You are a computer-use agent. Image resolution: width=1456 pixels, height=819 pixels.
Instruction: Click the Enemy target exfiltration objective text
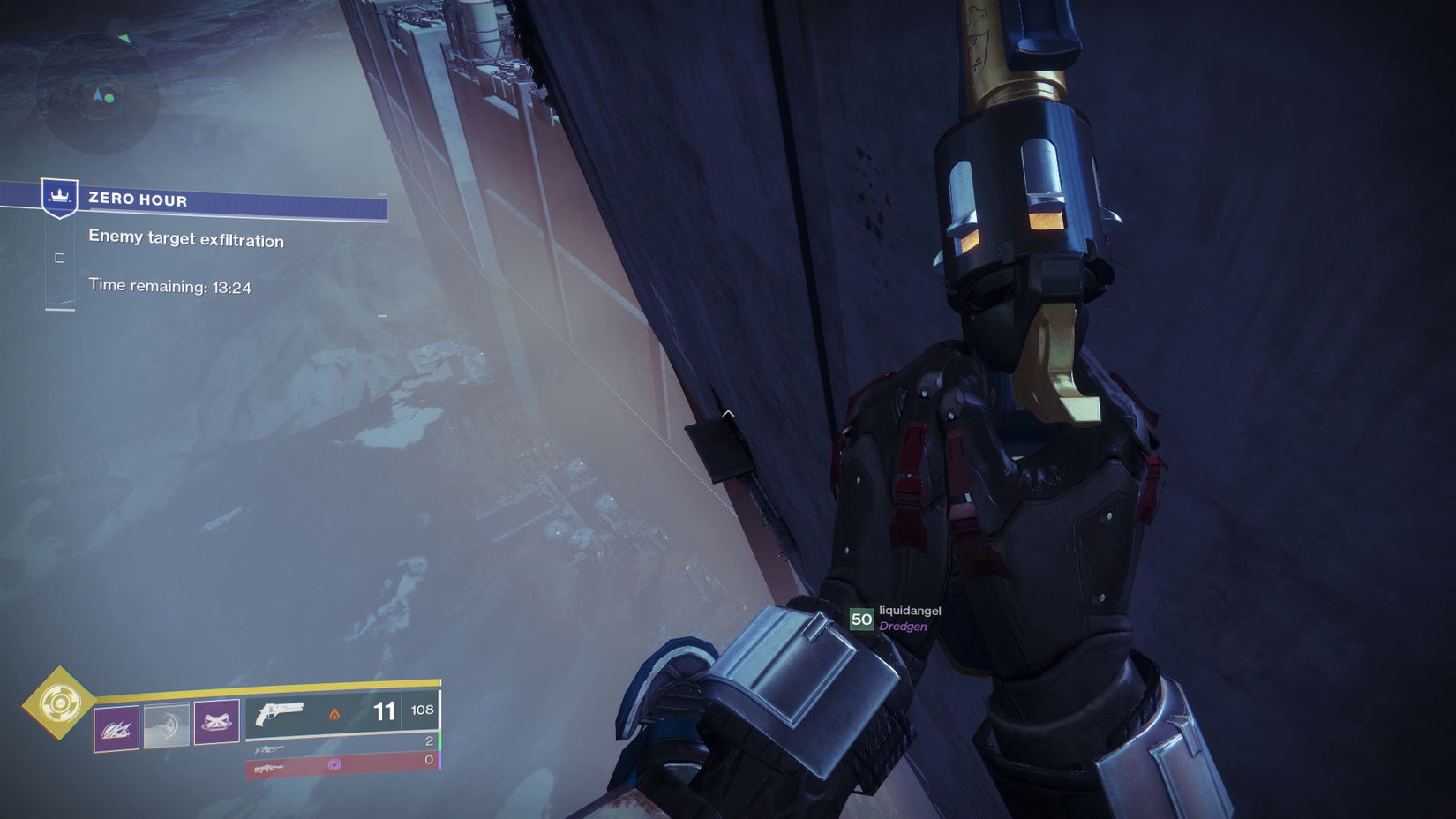(185, 239)
